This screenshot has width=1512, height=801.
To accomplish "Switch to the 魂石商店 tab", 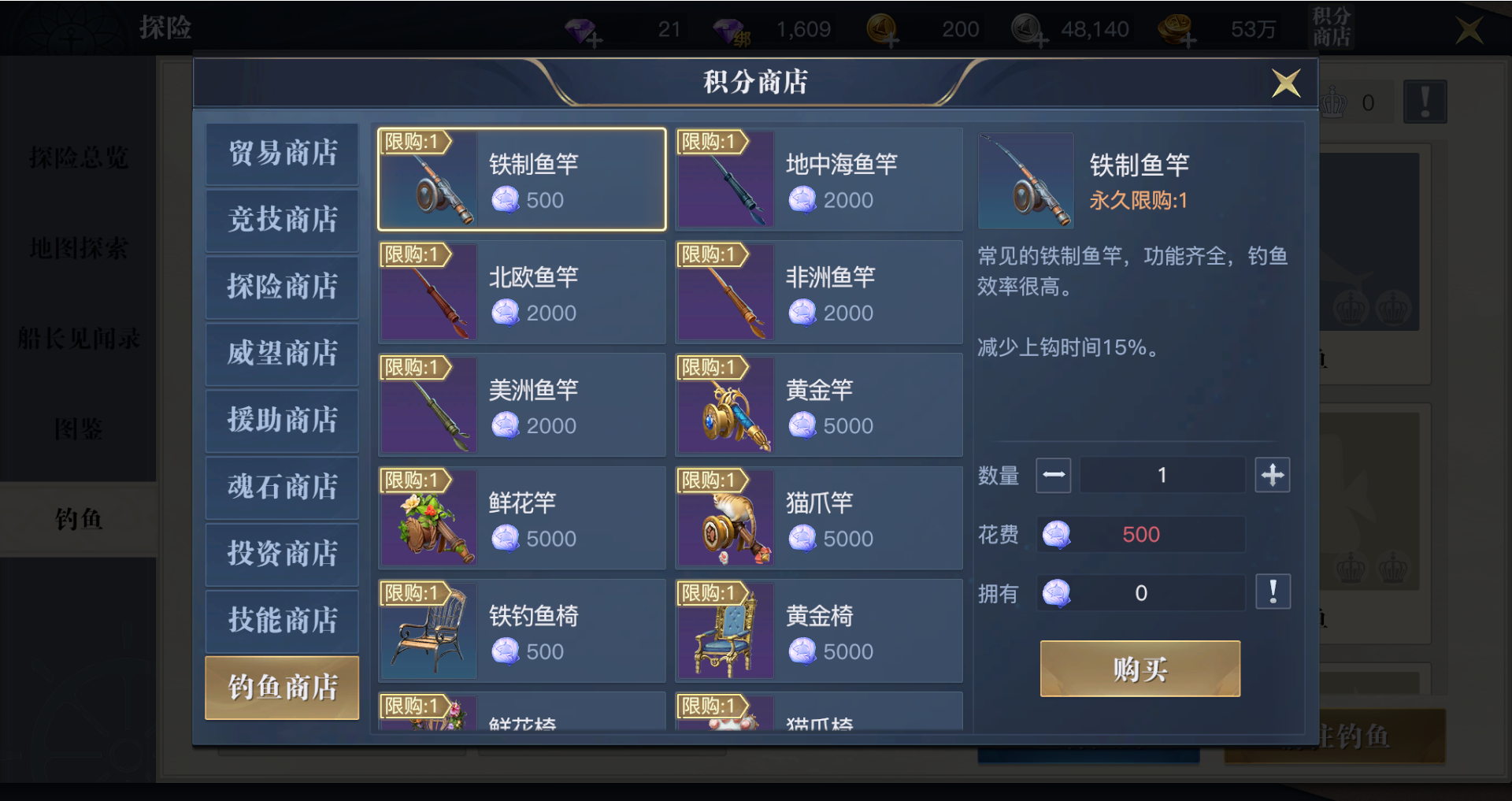I will tap(281, 488).
